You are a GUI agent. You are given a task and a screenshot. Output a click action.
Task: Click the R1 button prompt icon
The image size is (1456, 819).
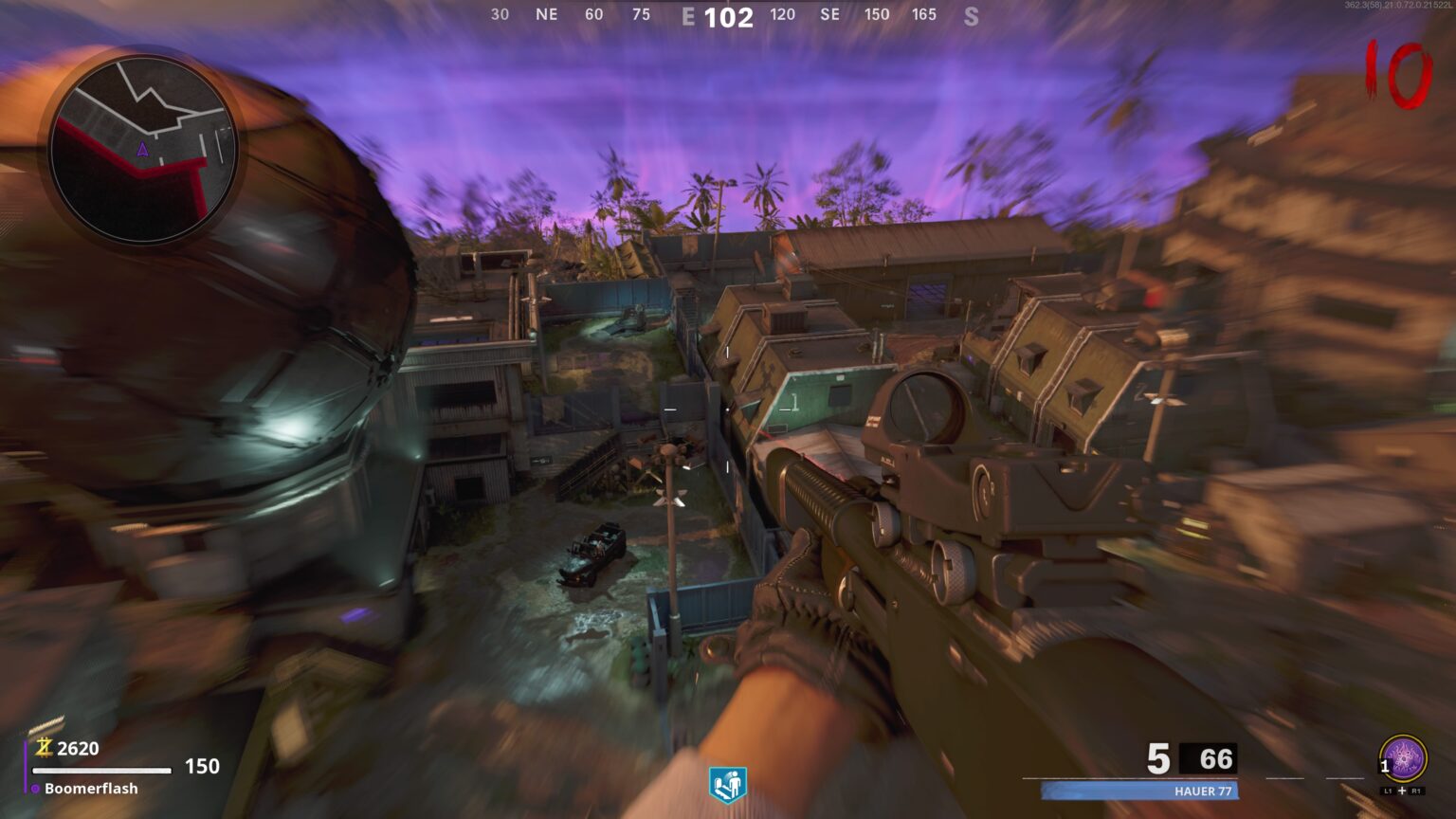(x=1414, y=789)
